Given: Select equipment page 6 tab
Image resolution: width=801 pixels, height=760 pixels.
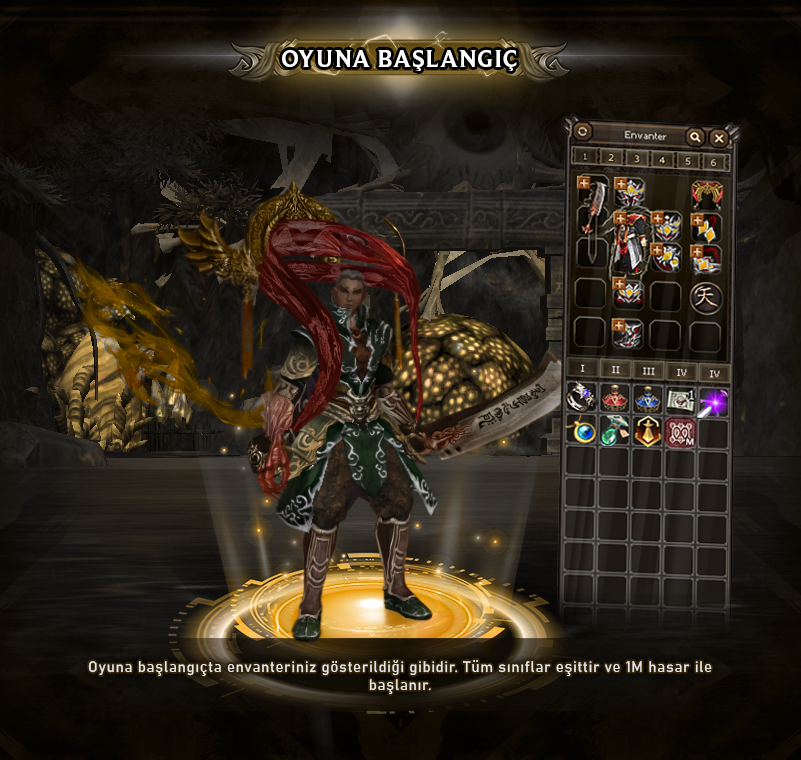Looking at the screenshot, I should pos(713,159).
